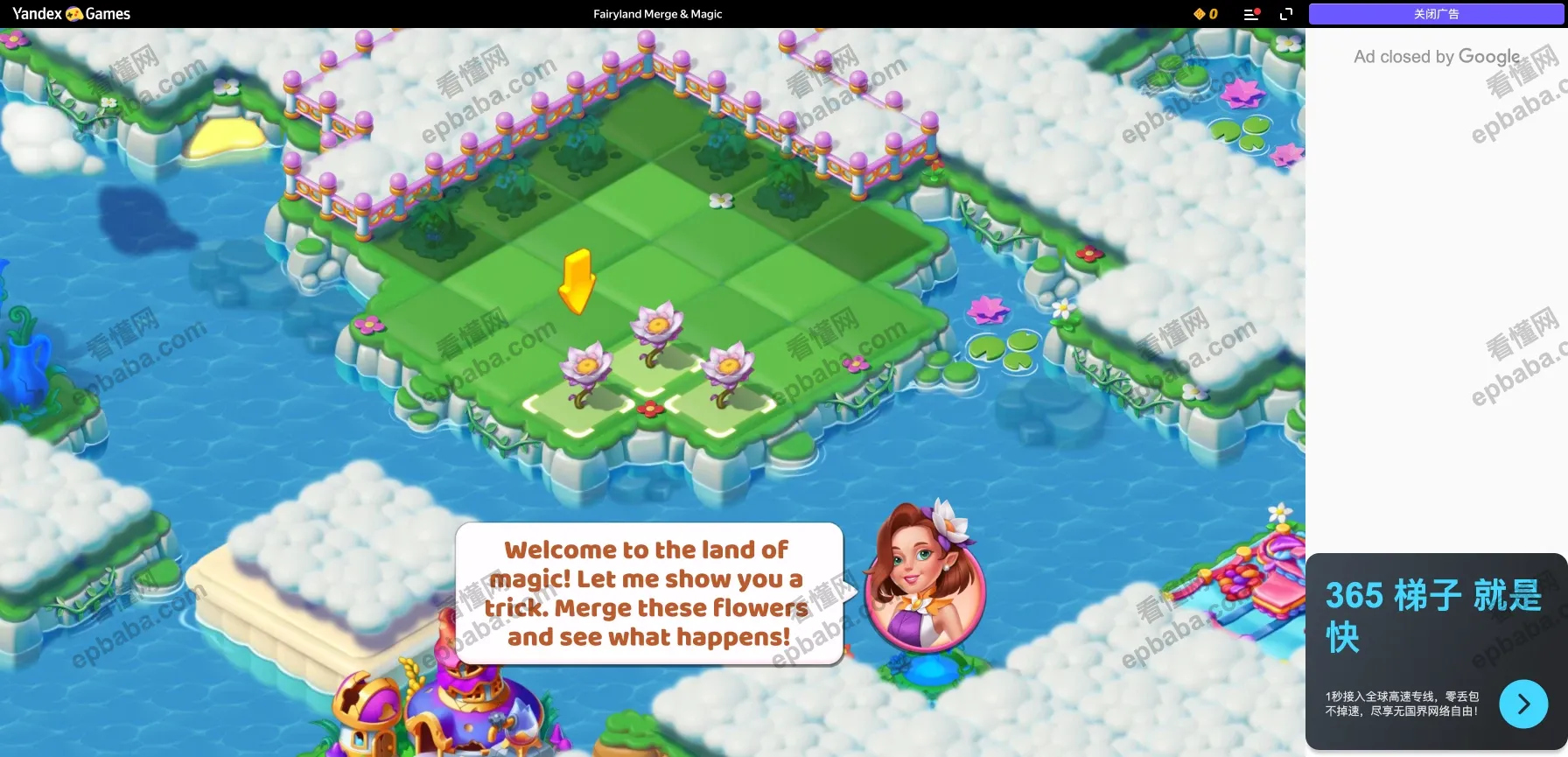Click the yellow bouncing arrow marker
Viewport: 1568px width, 757px height.
pos(577,282)
